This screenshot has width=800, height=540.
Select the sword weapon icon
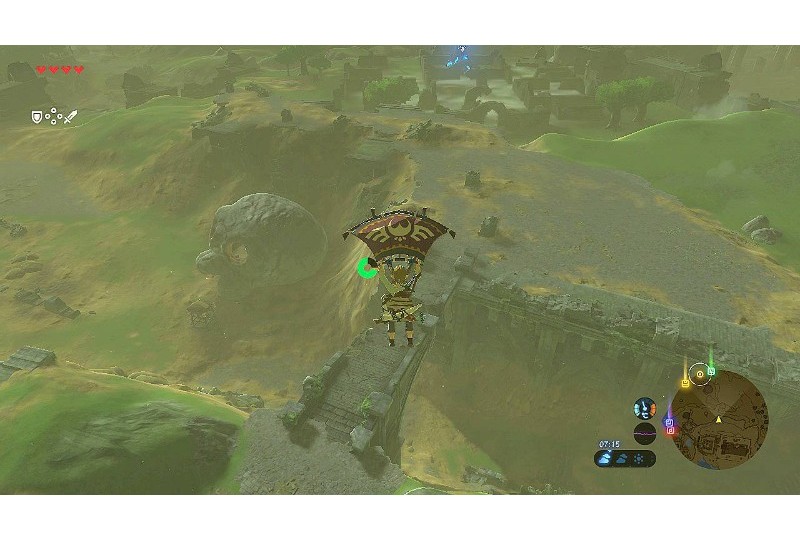[70, 118]
